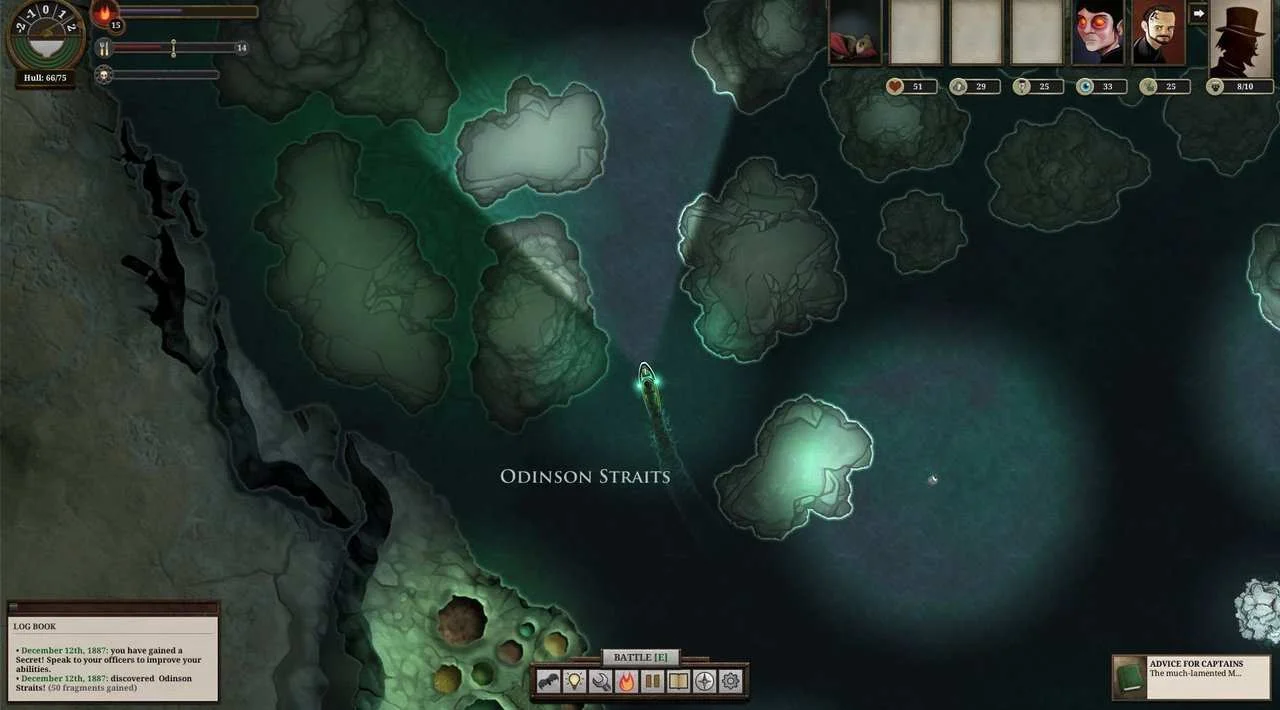Viewport: 1280px width, 710px height.
Task: Select the sleeping mascot portrait slot
Action: 855,33
